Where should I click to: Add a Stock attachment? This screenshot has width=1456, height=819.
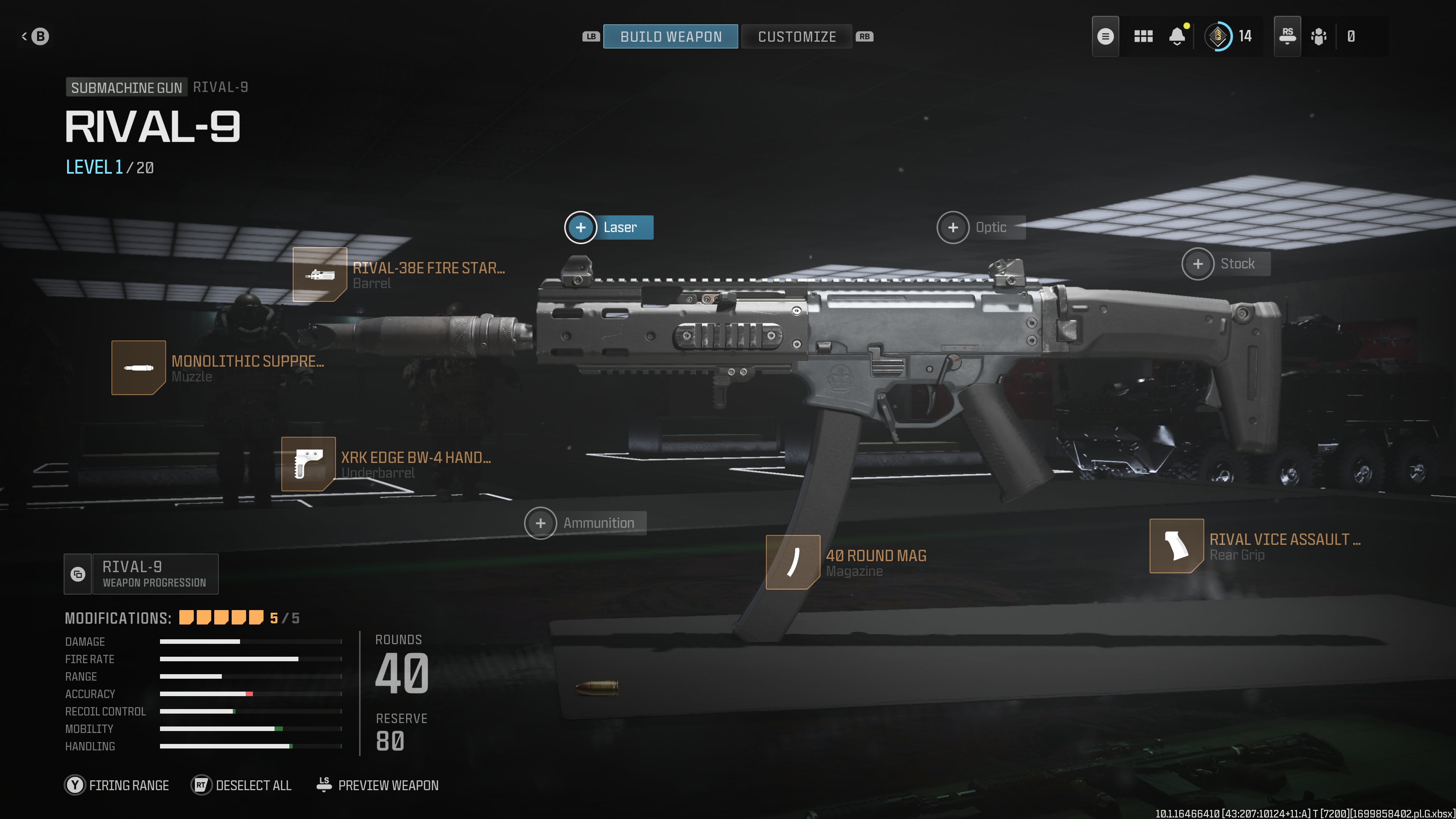click(1198, 264)
